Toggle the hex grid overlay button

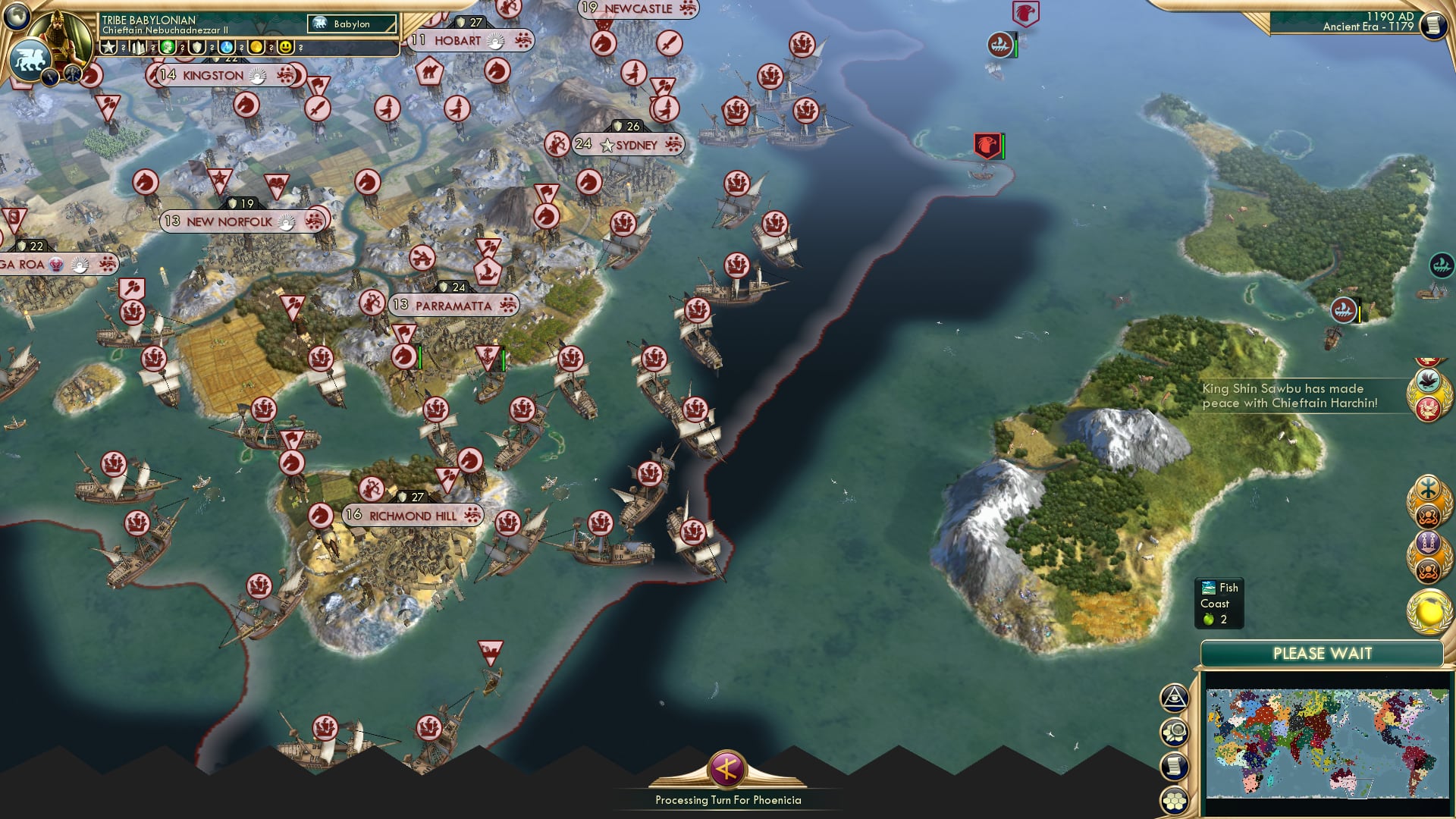click(1175, 801)
